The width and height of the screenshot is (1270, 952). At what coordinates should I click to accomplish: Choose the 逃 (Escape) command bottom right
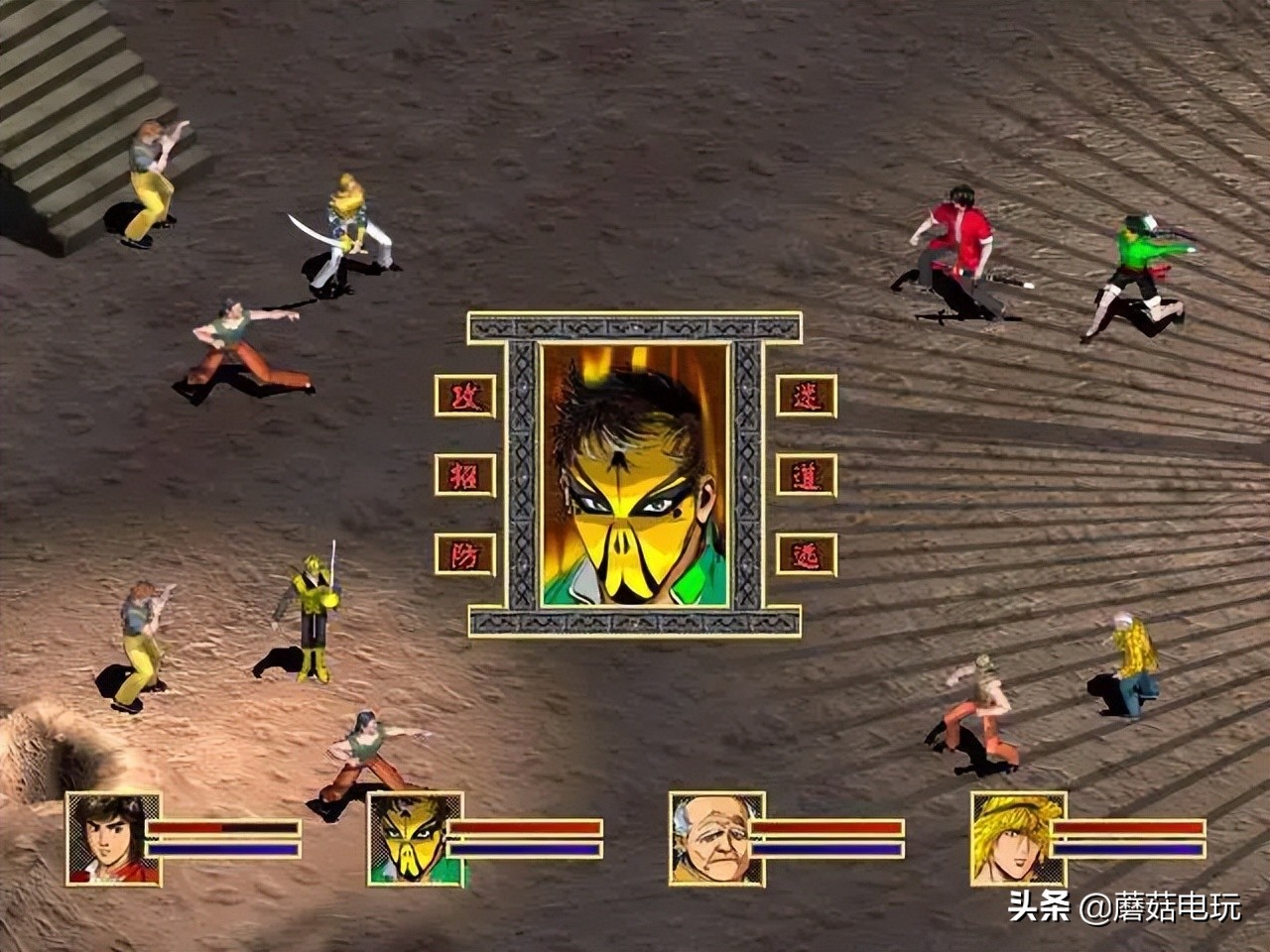click(x=807, y=555)
